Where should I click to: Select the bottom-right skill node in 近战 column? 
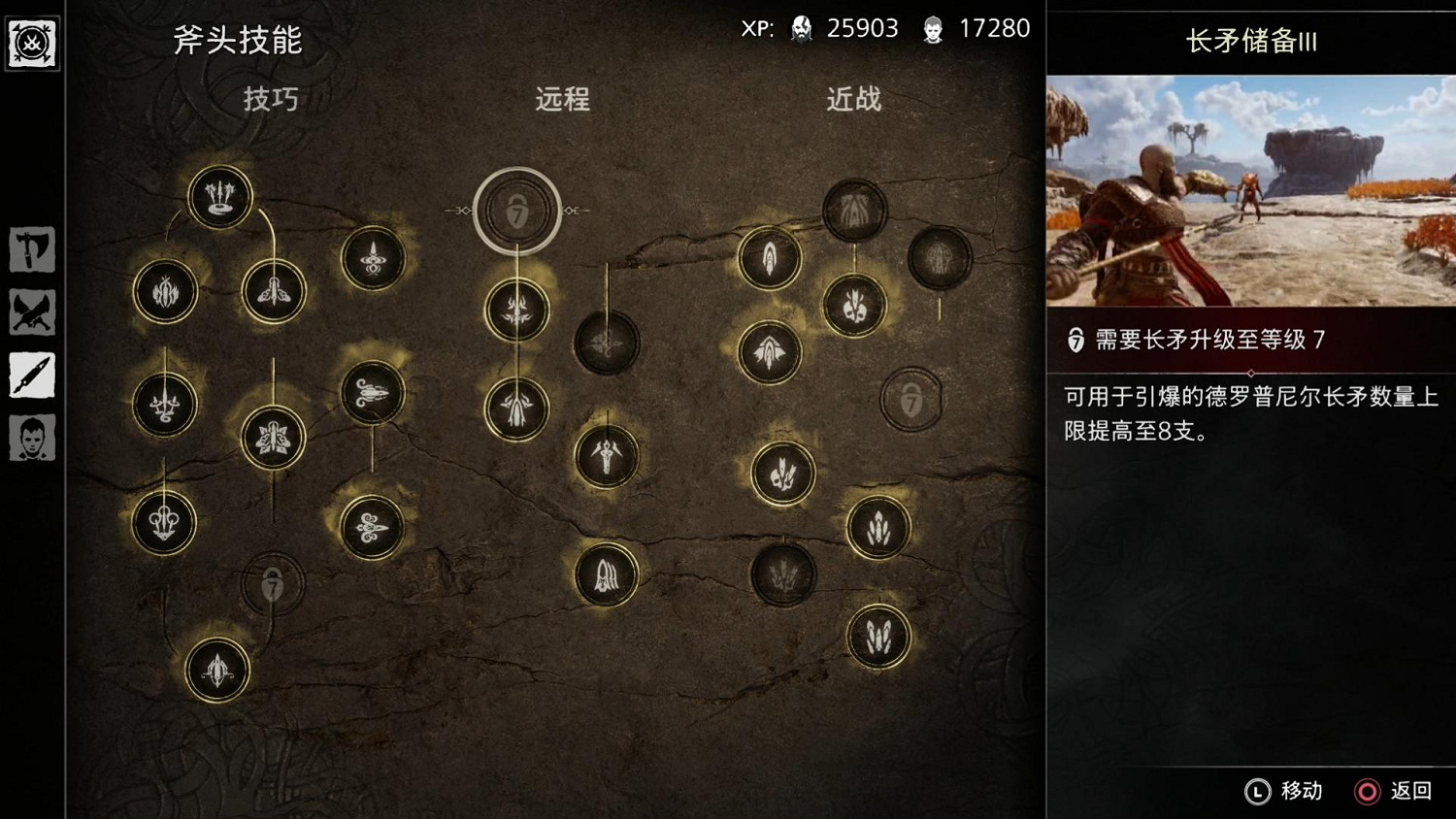tap(879, 636)
